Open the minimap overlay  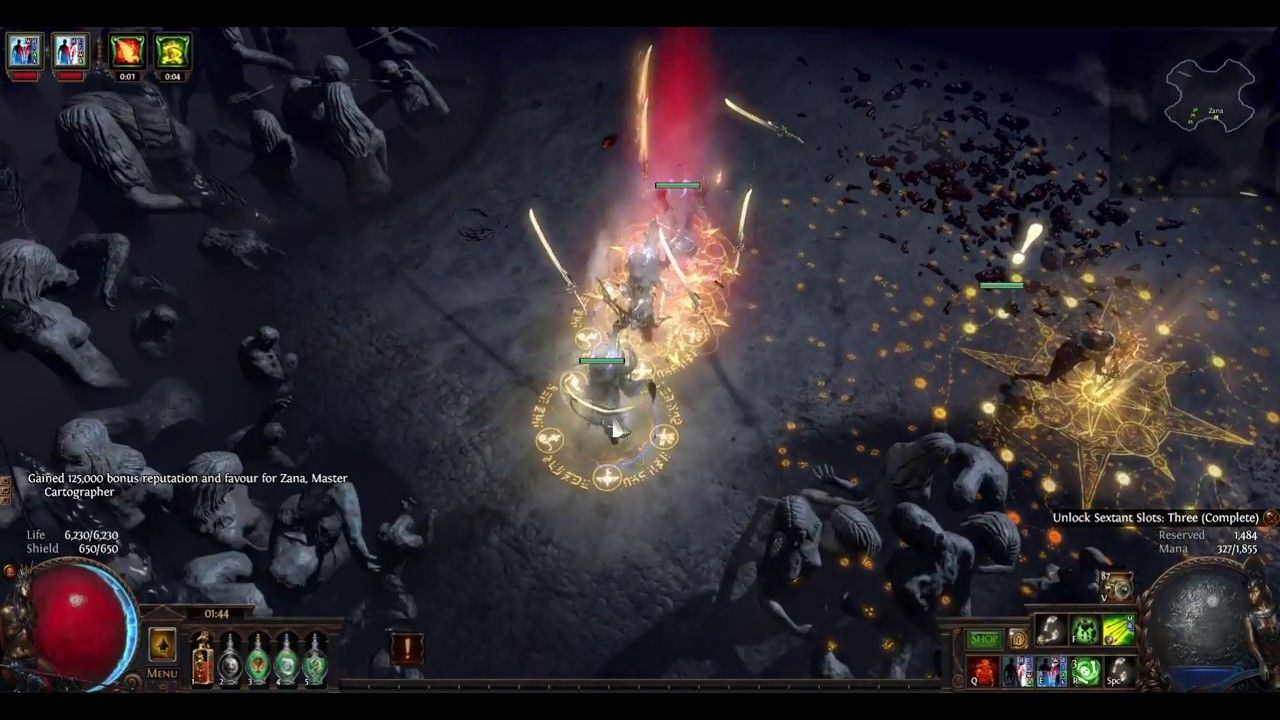1211,96
